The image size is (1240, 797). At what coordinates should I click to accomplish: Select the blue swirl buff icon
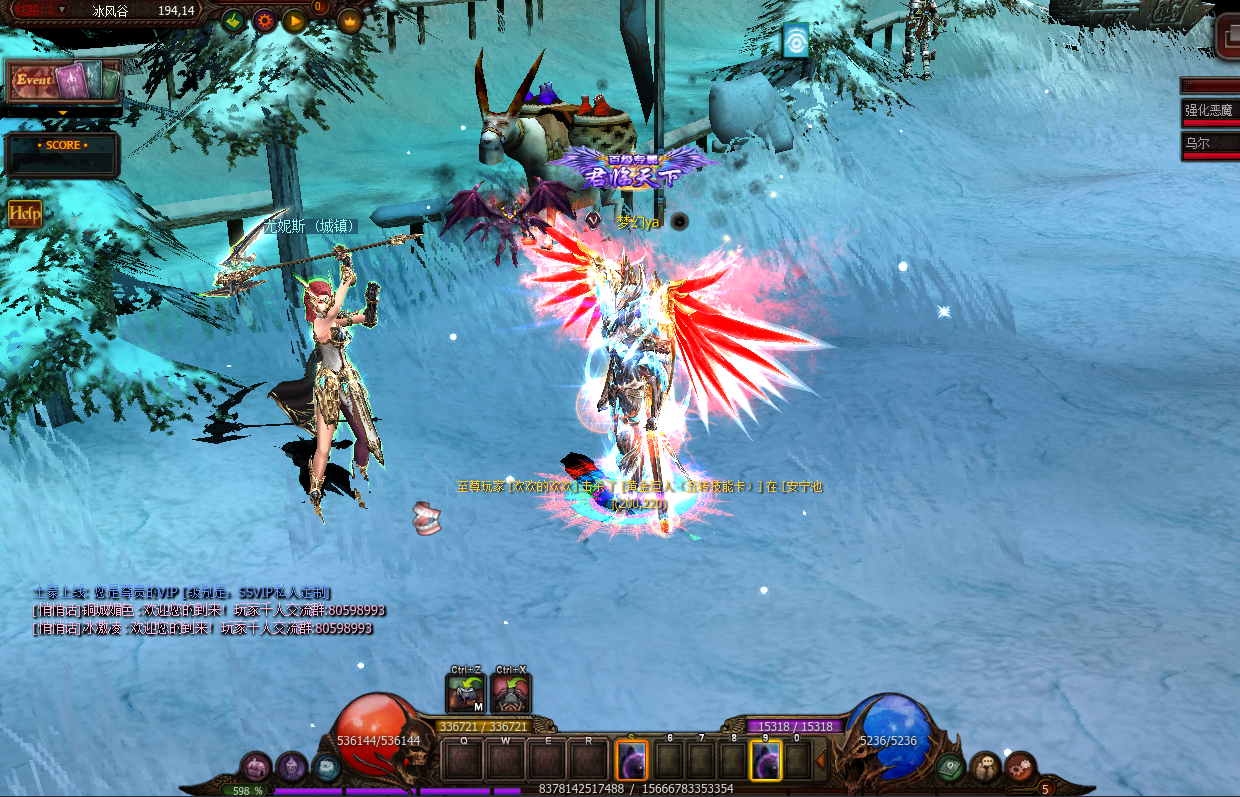(x=795, y=40)
